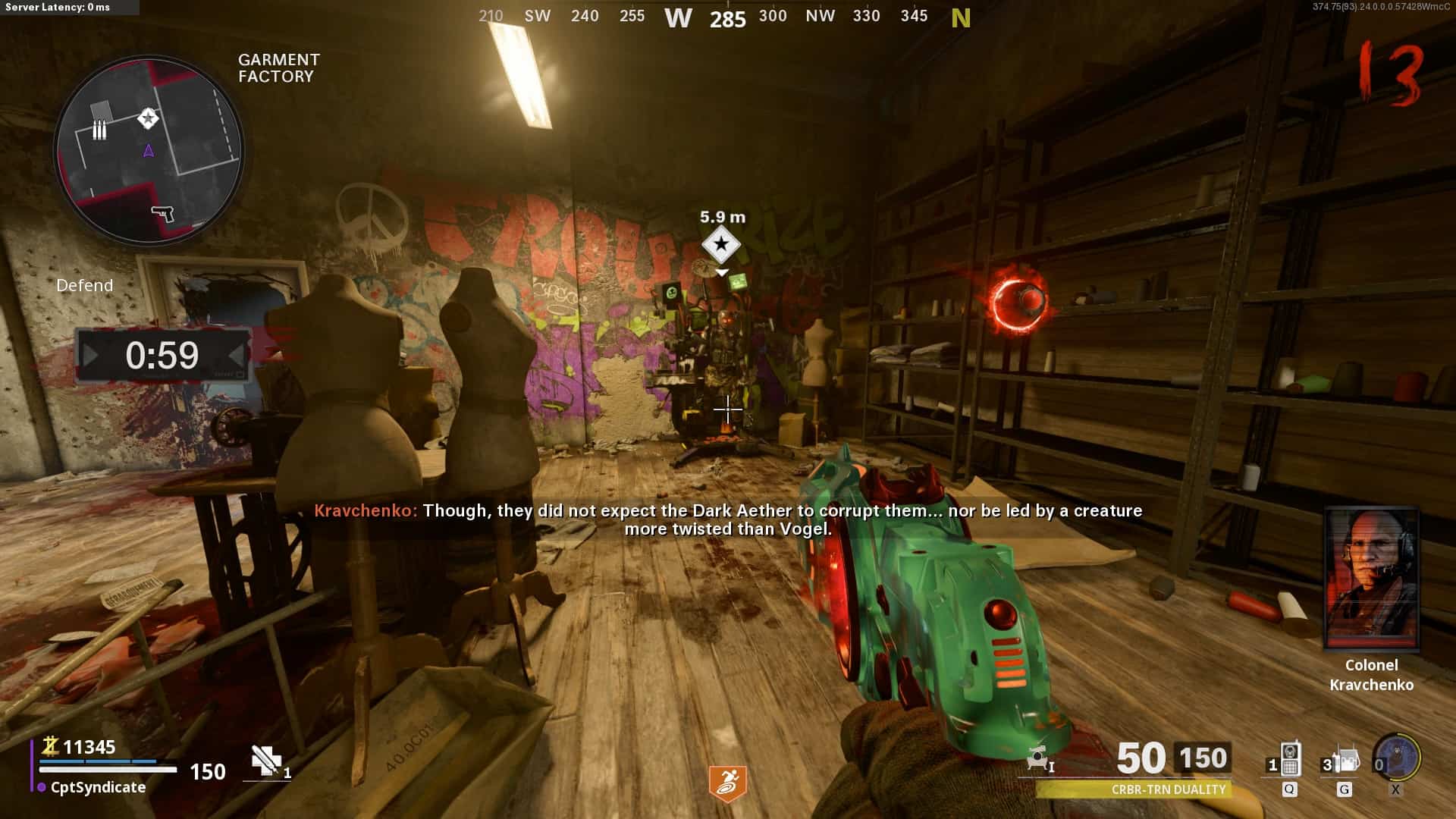Select the self-revive syringe icon
1456x819 pixels.
(x=266, y=761)
